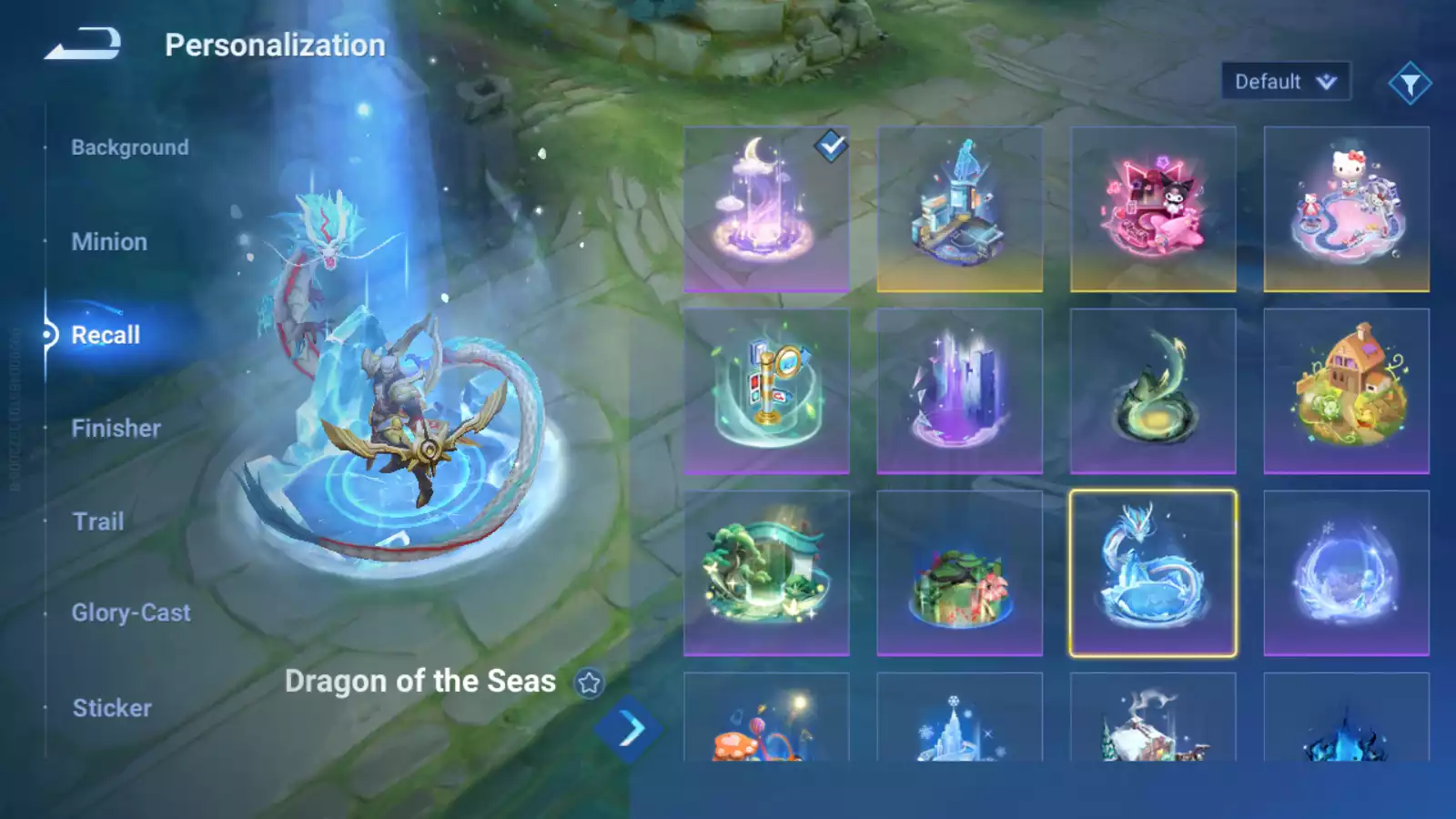Viewport: 1456px width, 819px height.
Task: Go back using the return arrow
Action: pyautogui.click(x=83, y=44)
